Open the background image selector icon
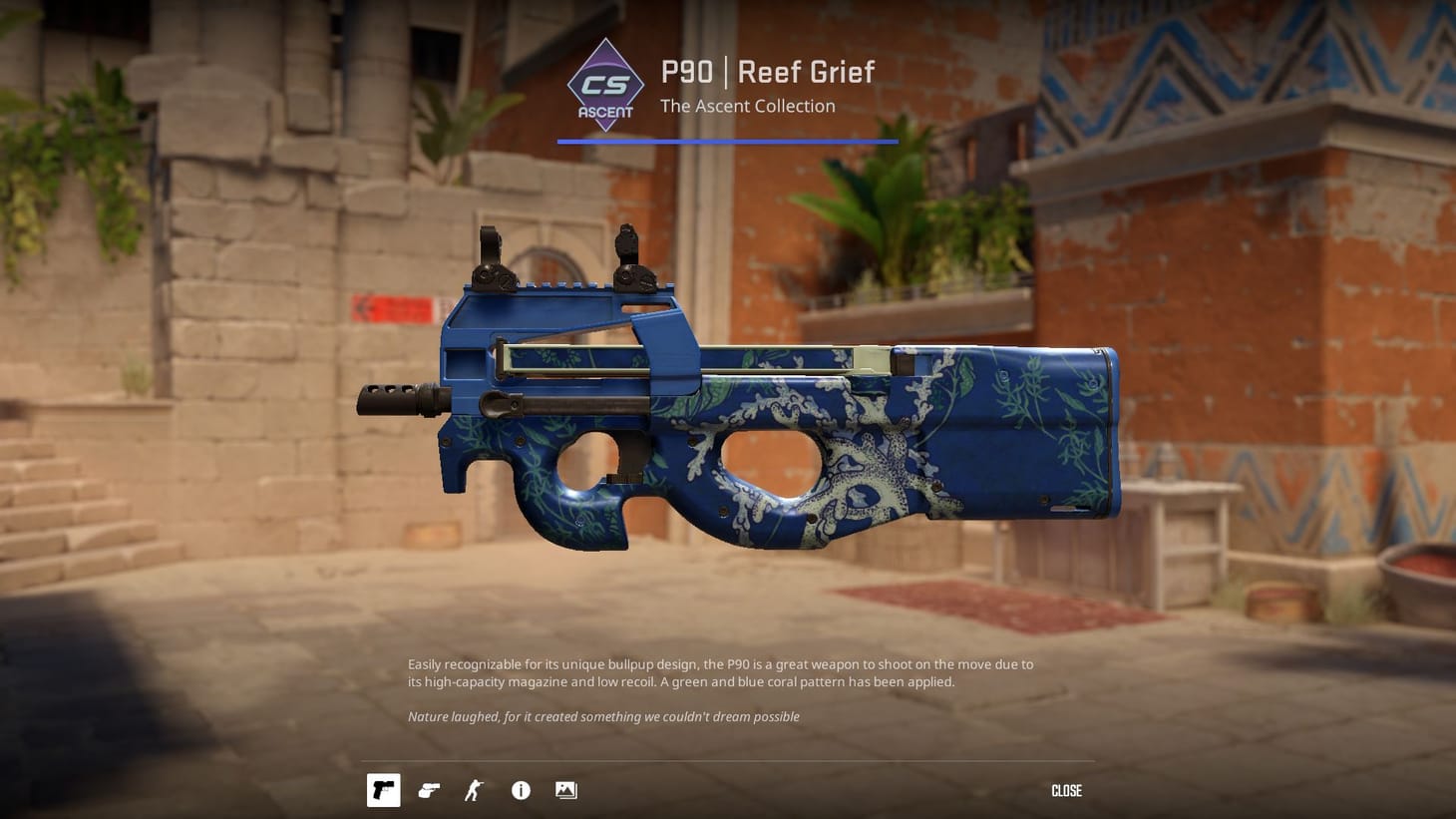 [565, 790]
